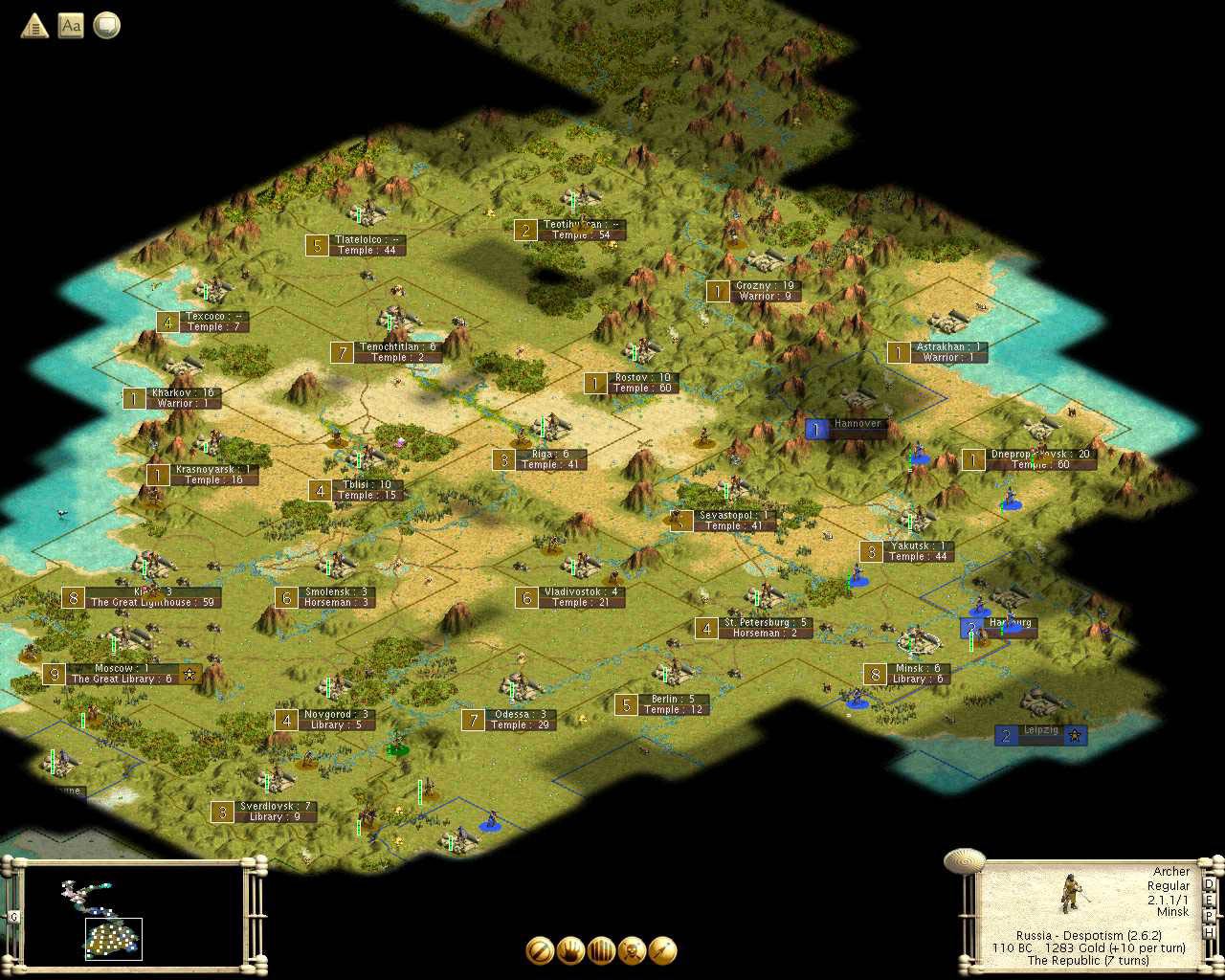Click the H button on info box
1225x980 pixels.
tap(1209, 931)
